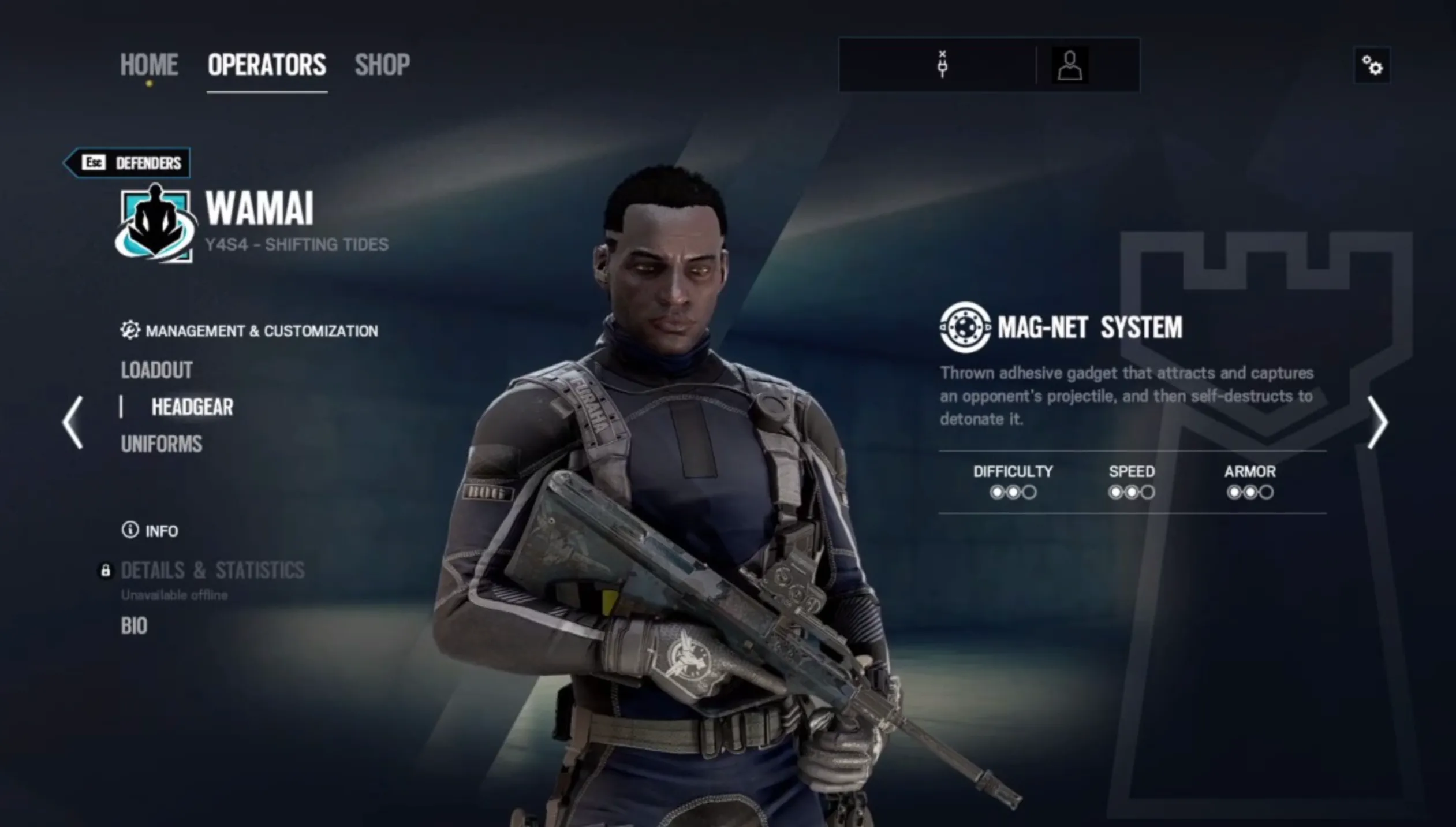
Task: Select the second Armor rating dot
Action: click(1250, 493)
